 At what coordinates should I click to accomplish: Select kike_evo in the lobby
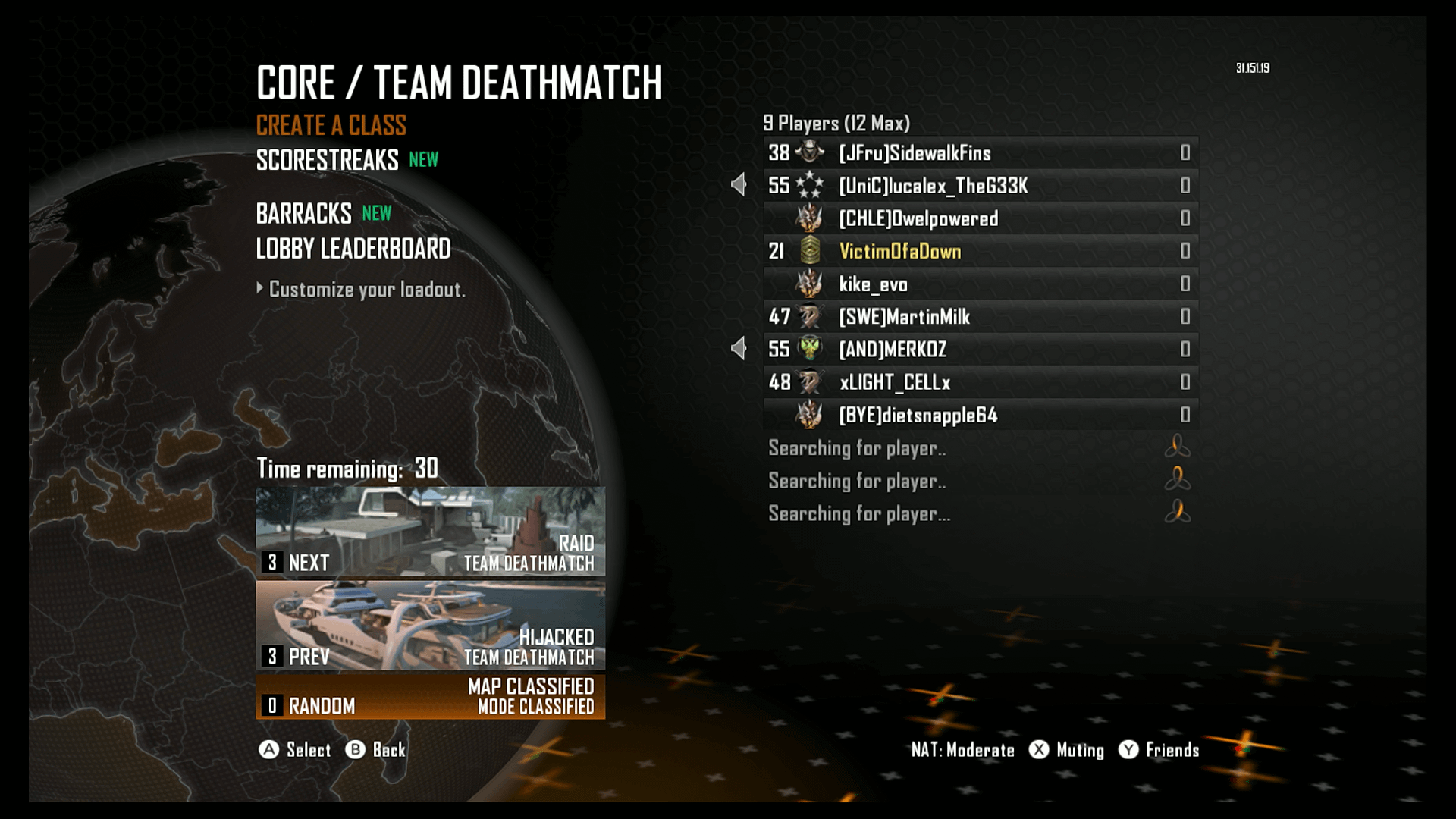click(x=980, y=284)
